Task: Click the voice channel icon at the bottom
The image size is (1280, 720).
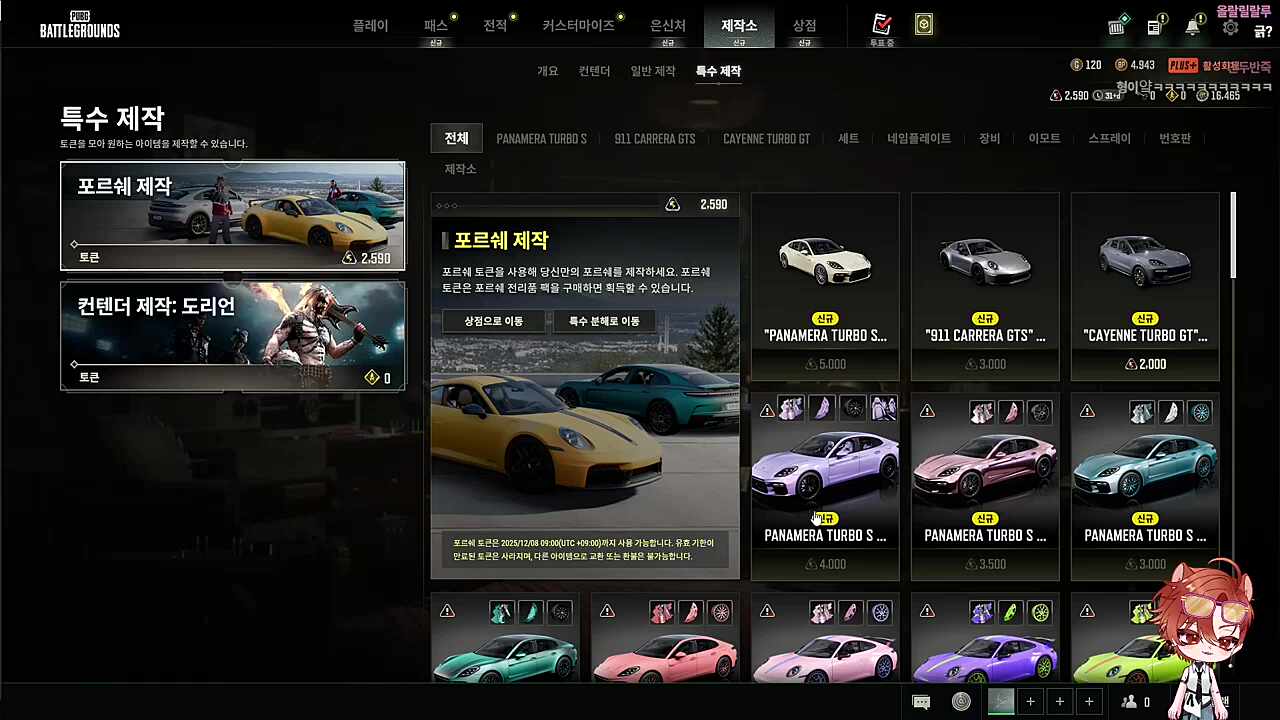Action: point(960,701)
